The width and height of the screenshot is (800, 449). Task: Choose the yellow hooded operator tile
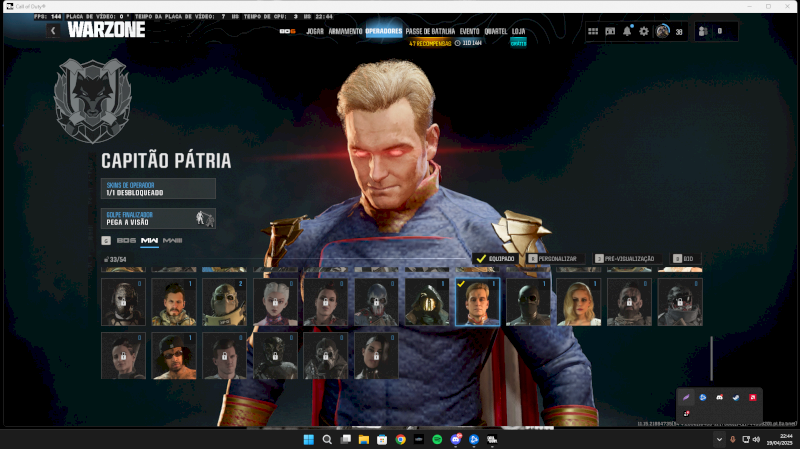click(x=427, y=303)
